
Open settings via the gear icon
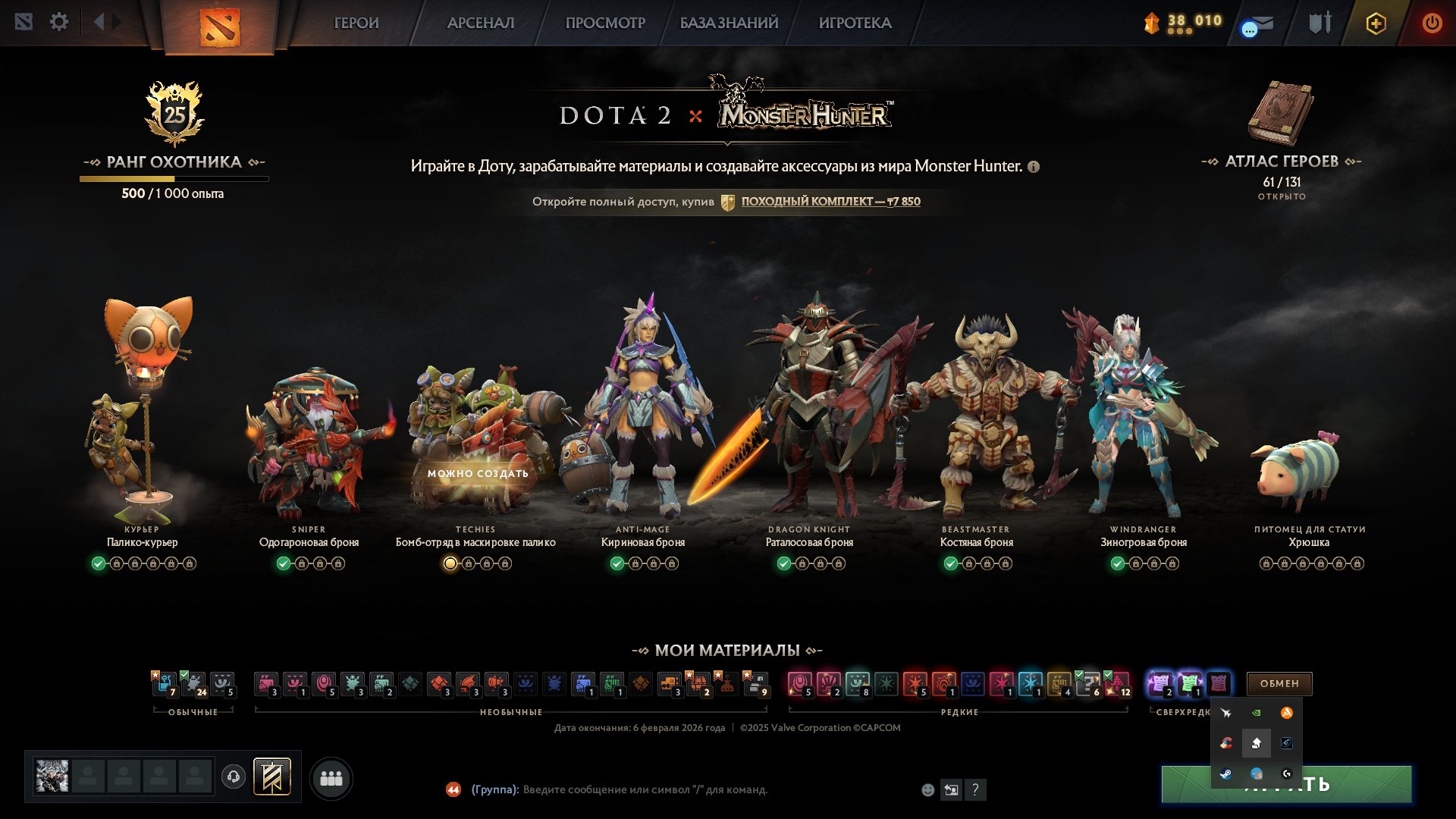(59, 22)
